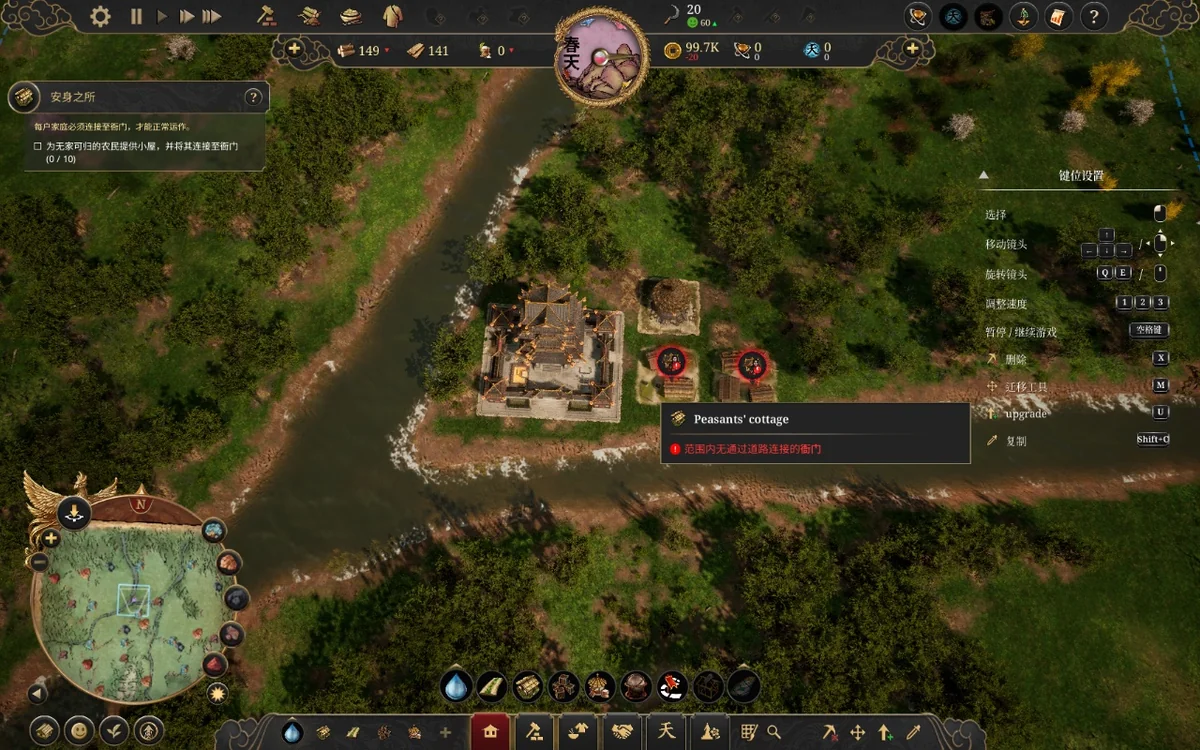Click the minimap's plus zoom button
This screenshot has height=750, width=1200.
pos(50,539)
